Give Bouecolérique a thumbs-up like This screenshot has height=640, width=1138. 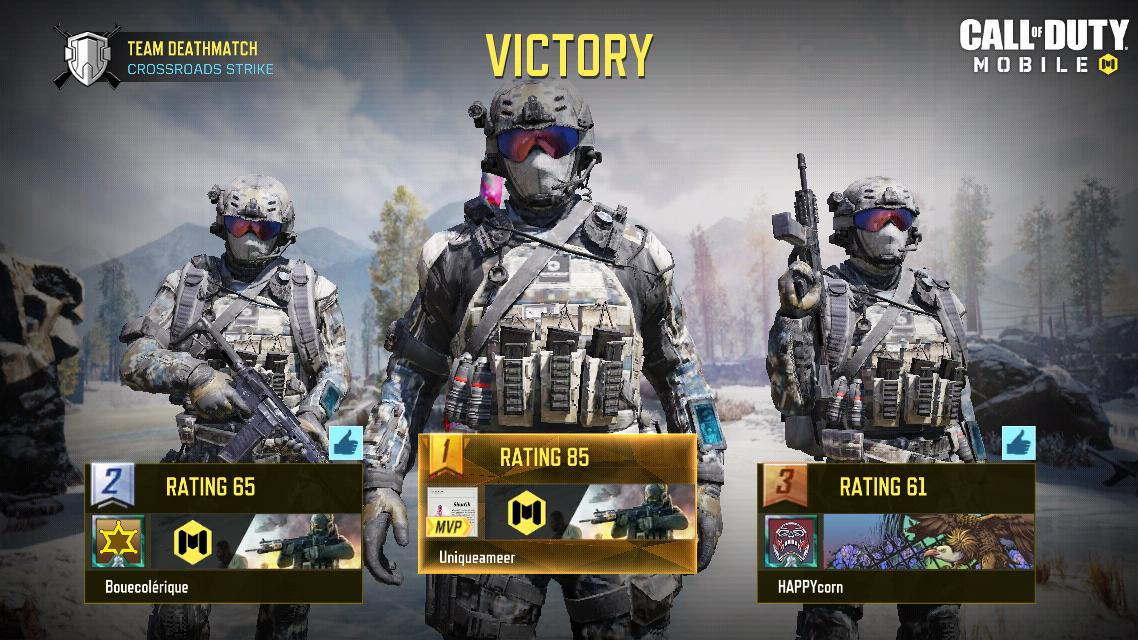[x=345, y=443]
